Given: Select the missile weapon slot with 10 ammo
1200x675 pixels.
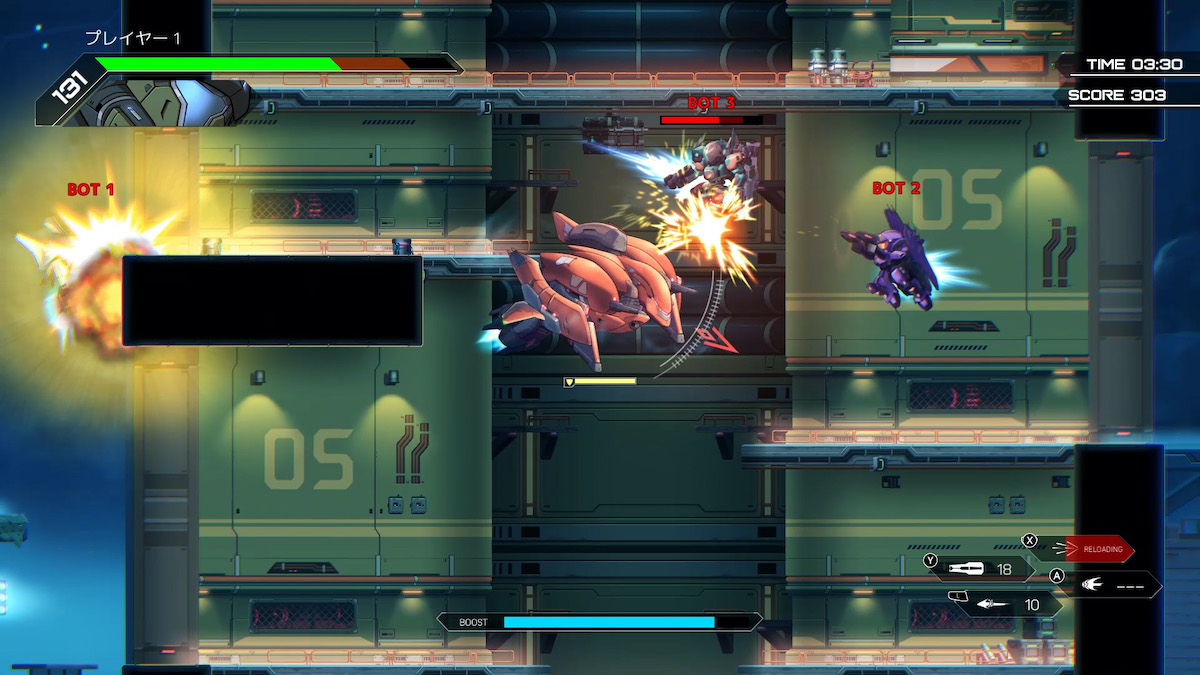Looking at the screenshot, I should point(1008,604).
